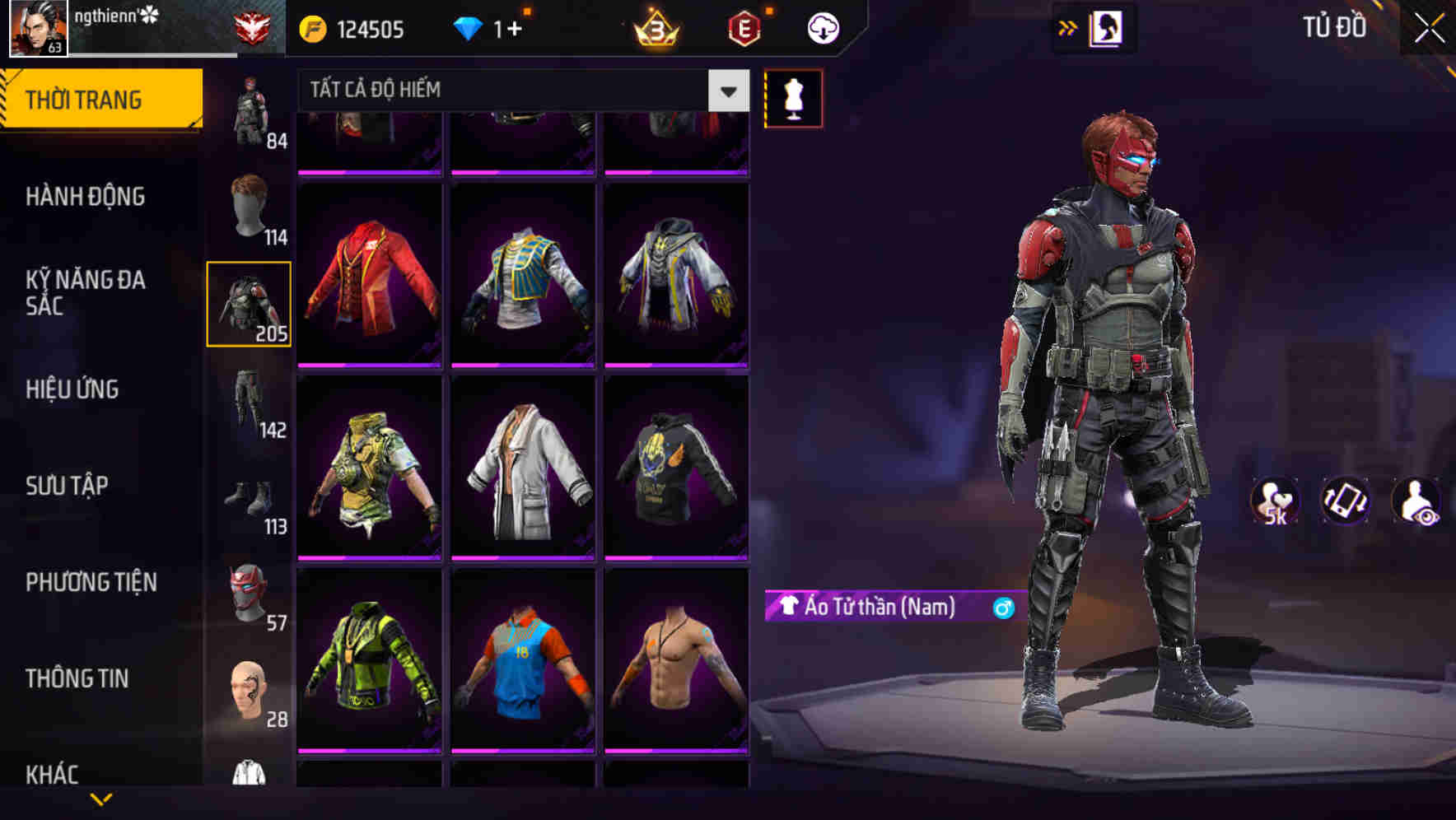Switch to the HIỆU ỨNG tab
This screenshot has height=820, width=1456.
pos(71,389)
